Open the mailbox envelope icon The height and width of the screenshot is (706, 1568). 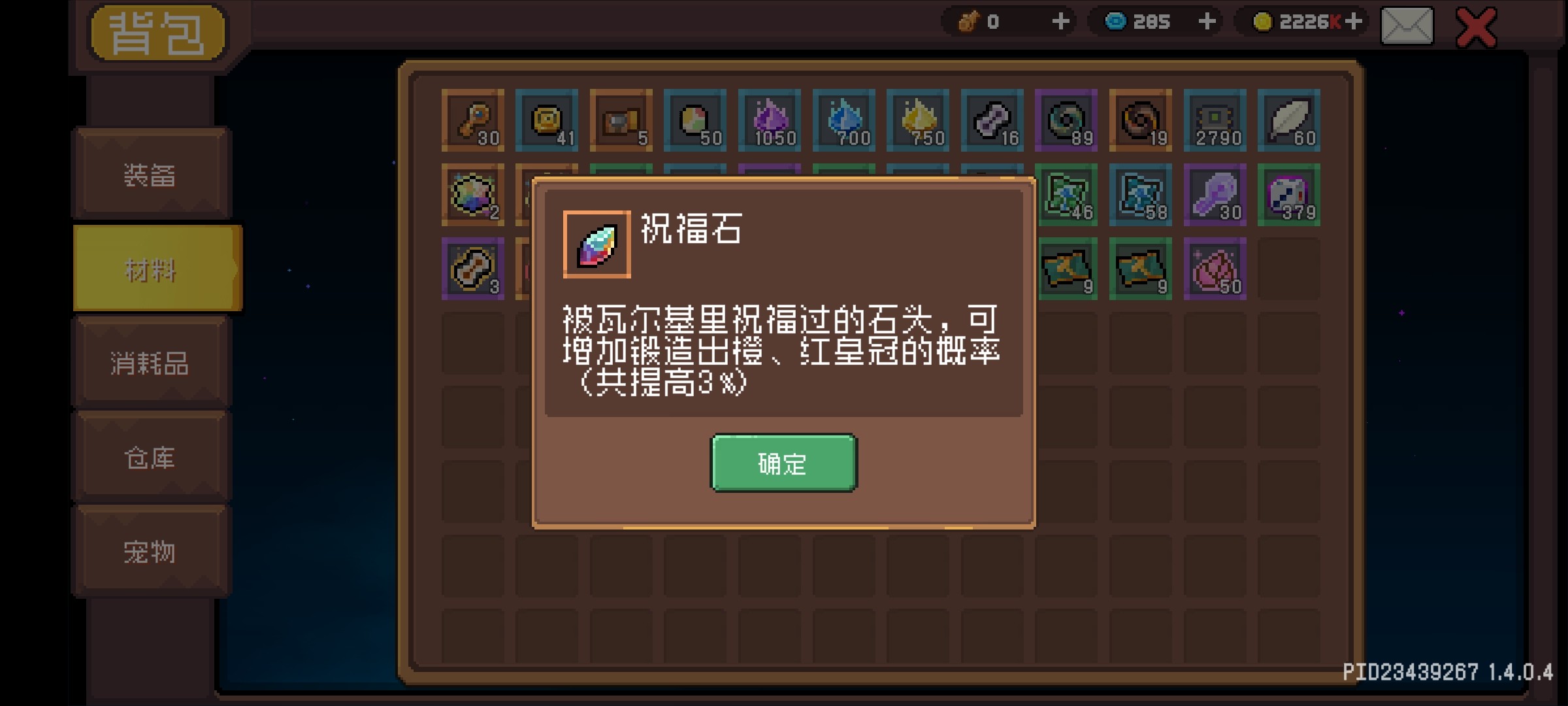[x=1407, y=26]
